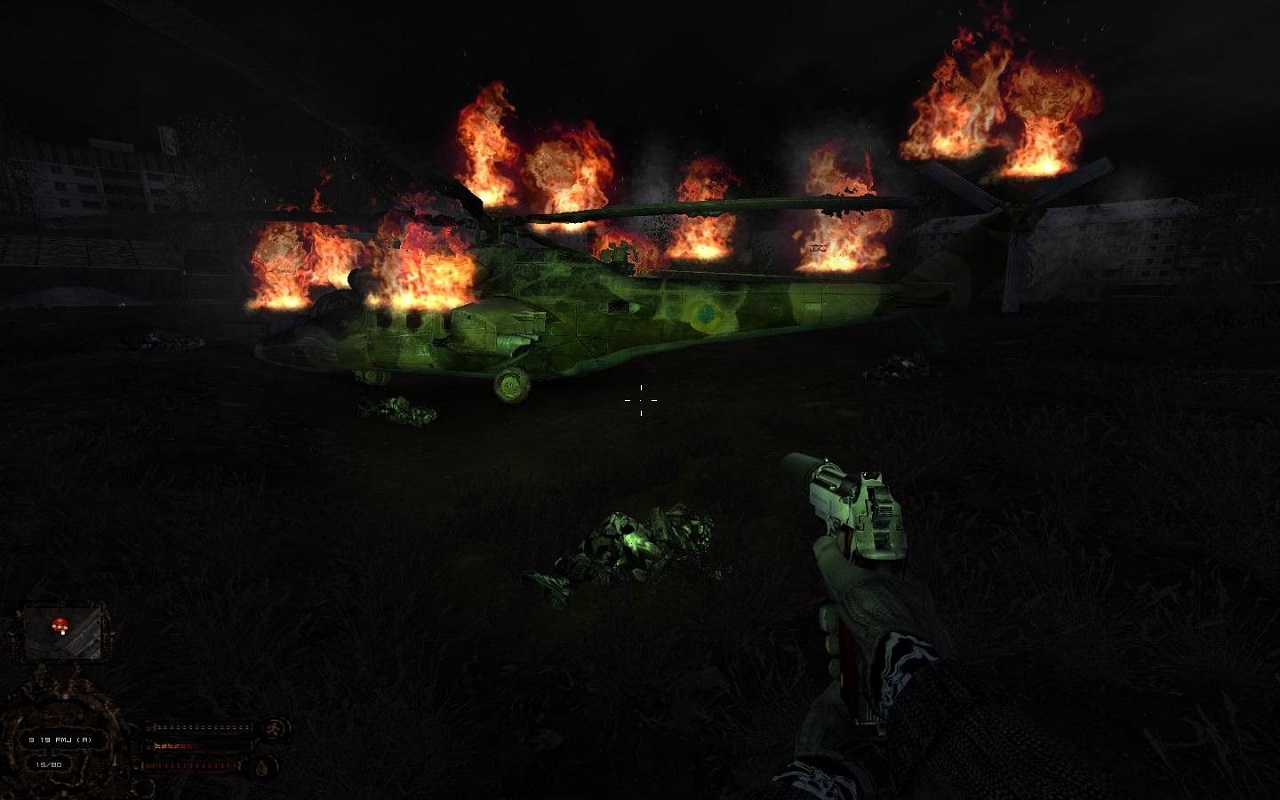Click the minimap in the HUD

(x=64, y=631)
